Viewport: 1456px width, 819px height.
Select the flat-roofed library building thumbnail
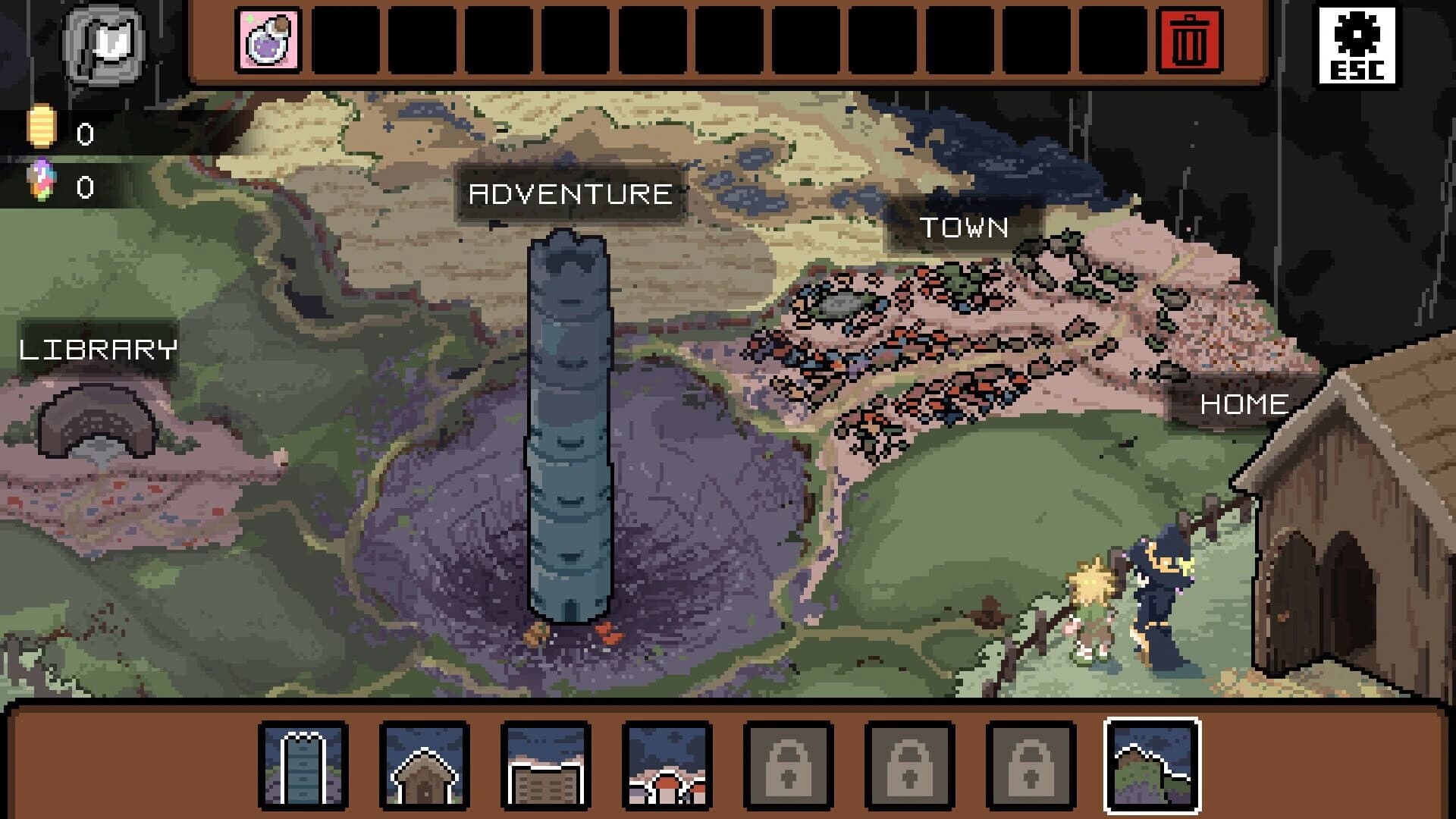(x=545, y=764)
